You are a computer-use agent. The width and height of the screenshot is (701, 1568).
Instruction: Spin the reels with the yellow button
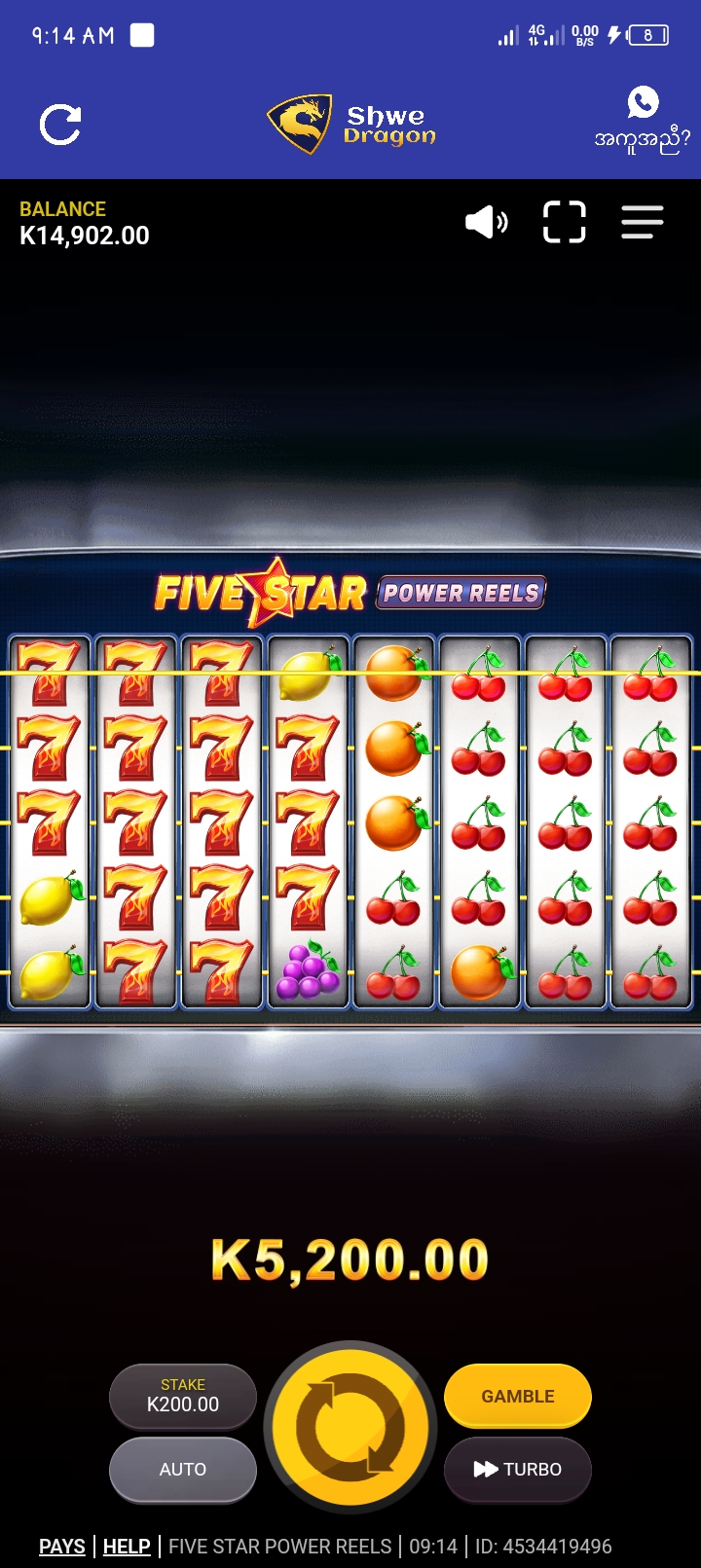(350, 1426)
